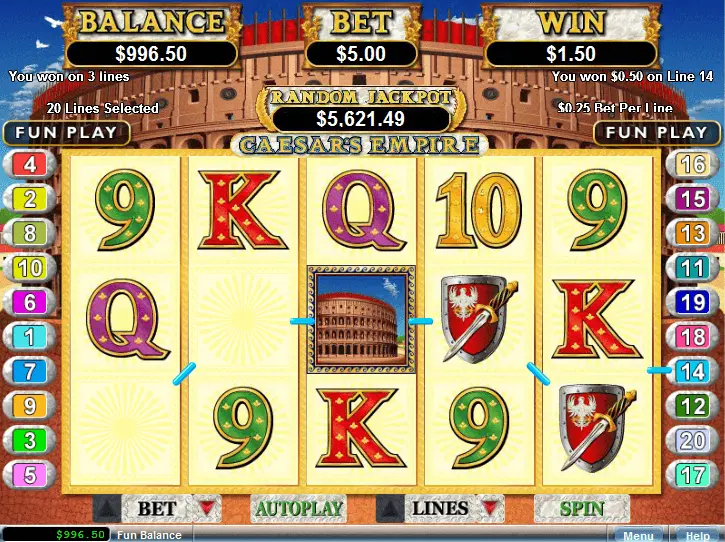Choose payline number 17

[x=692, y=475]
